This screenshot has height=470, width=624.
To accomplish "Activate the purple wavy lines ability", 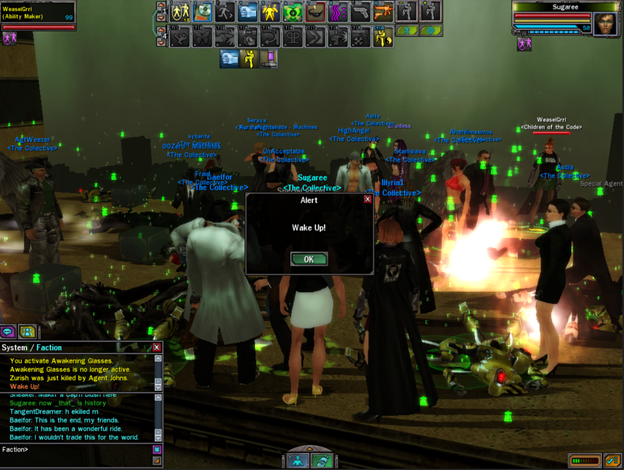I will (339, 13).
